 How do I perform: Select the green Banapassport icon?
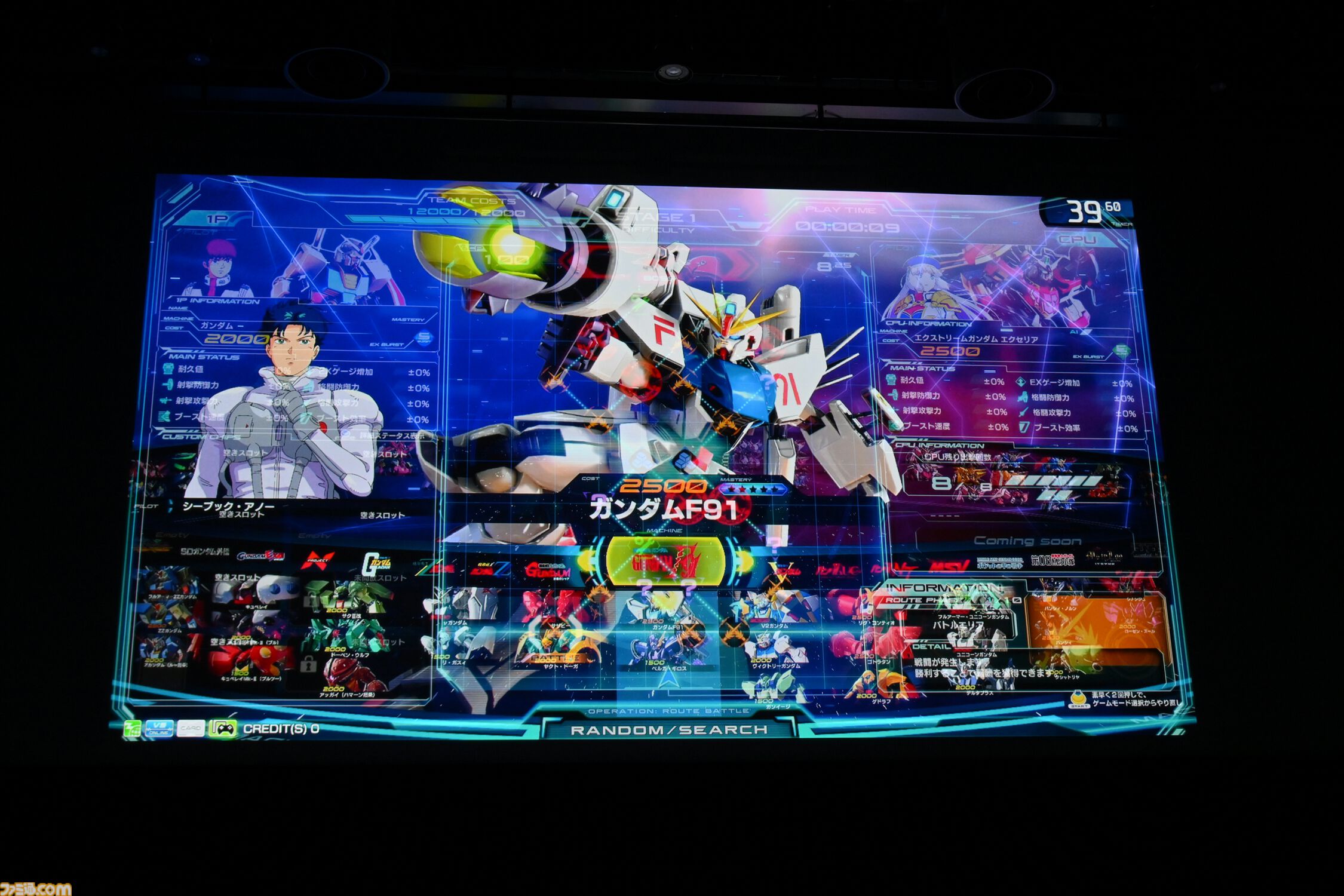(x=133, y=729)
